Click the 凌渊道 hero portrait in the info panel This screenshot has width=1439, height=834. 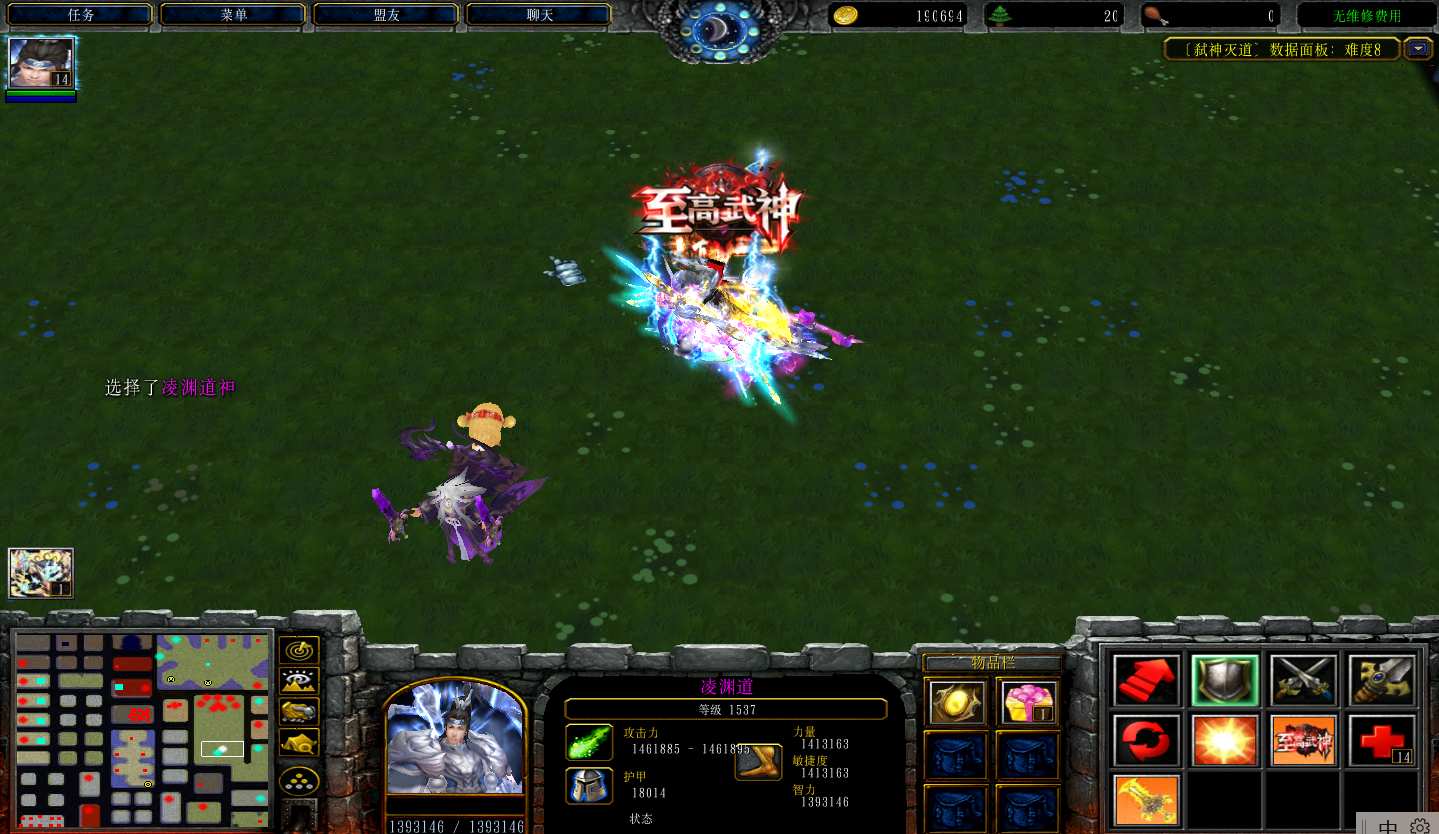coord(455,738)
